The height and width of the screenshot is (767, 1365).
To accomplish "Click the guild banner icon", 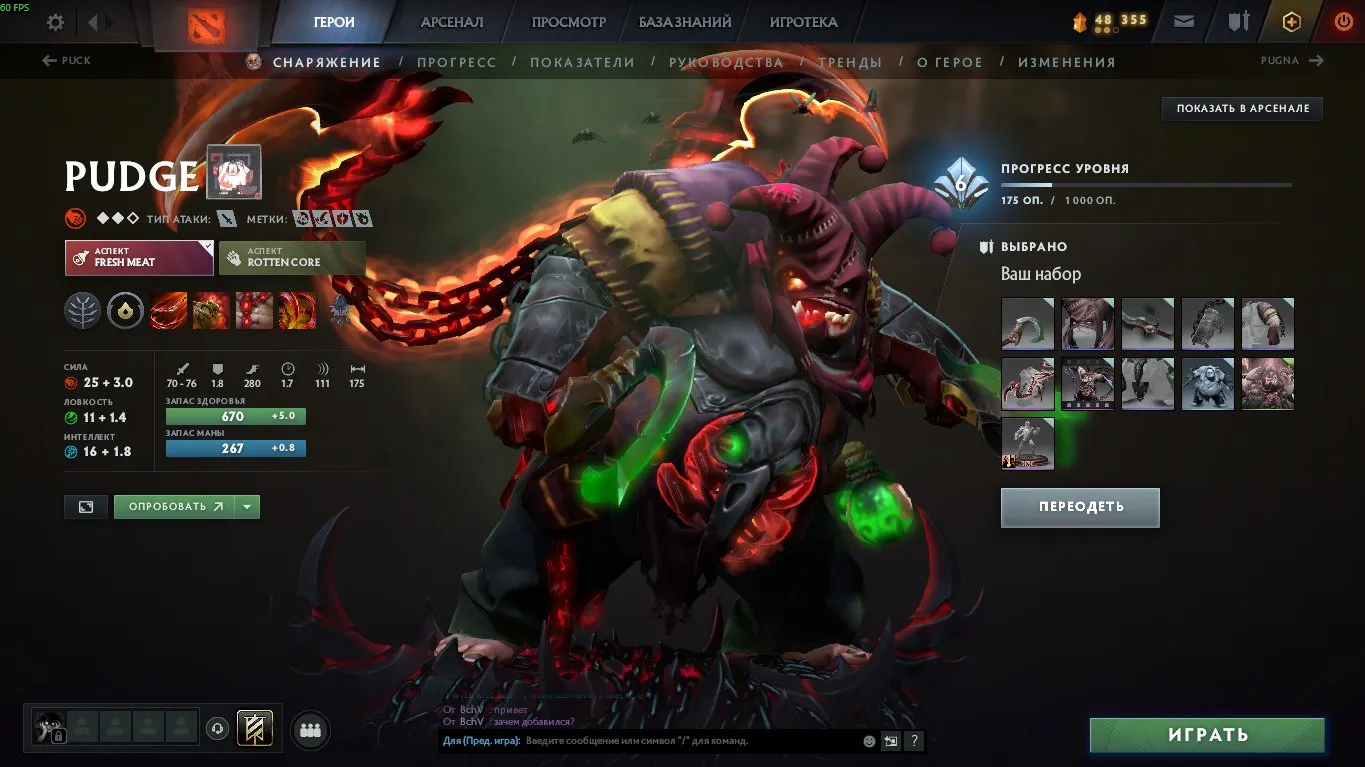I will point(254,729).
